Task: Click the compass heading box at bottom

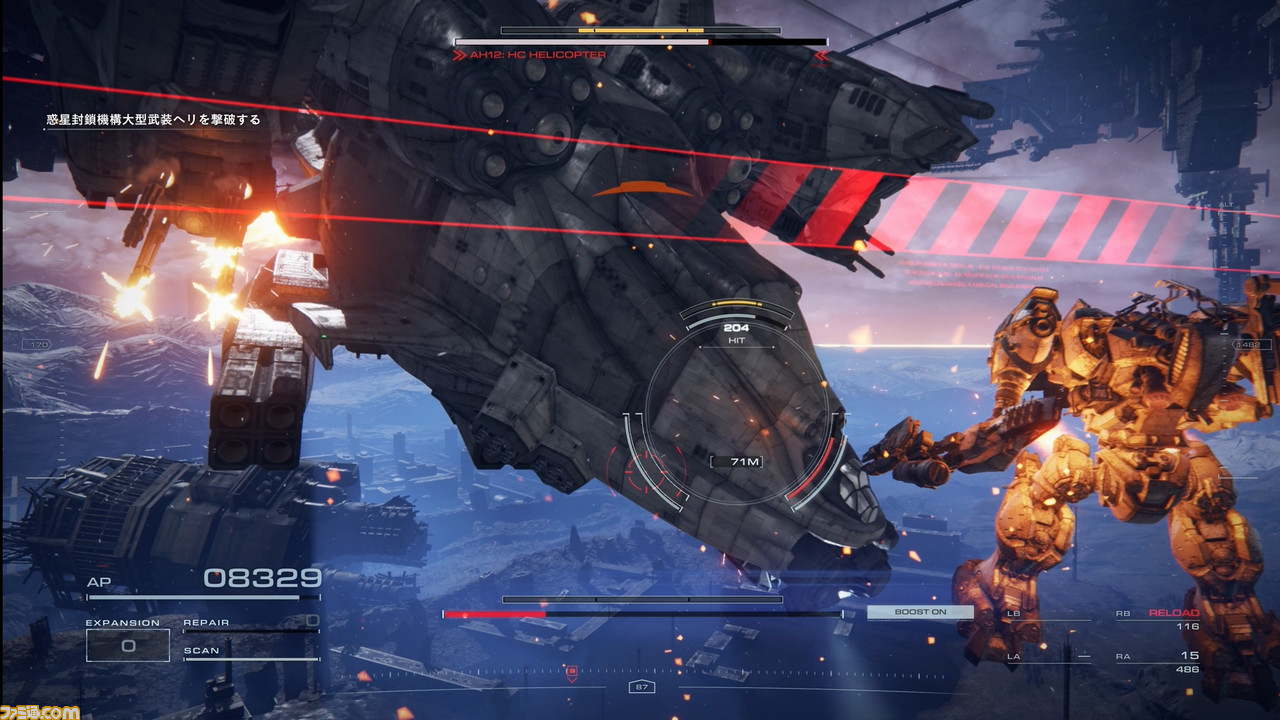Action: pos(641,687)
